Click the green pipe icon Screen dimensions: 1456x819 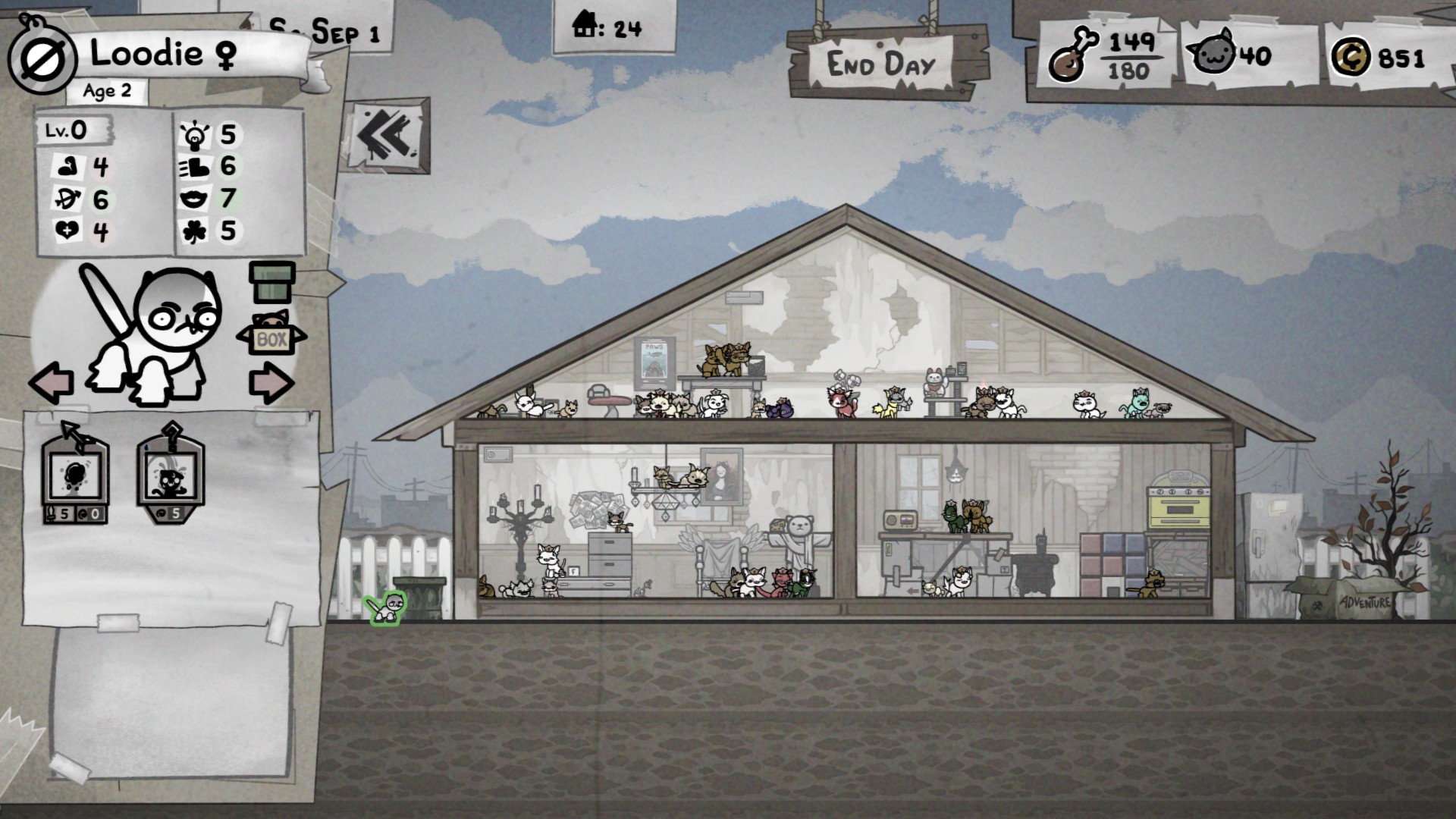point(271,281)
